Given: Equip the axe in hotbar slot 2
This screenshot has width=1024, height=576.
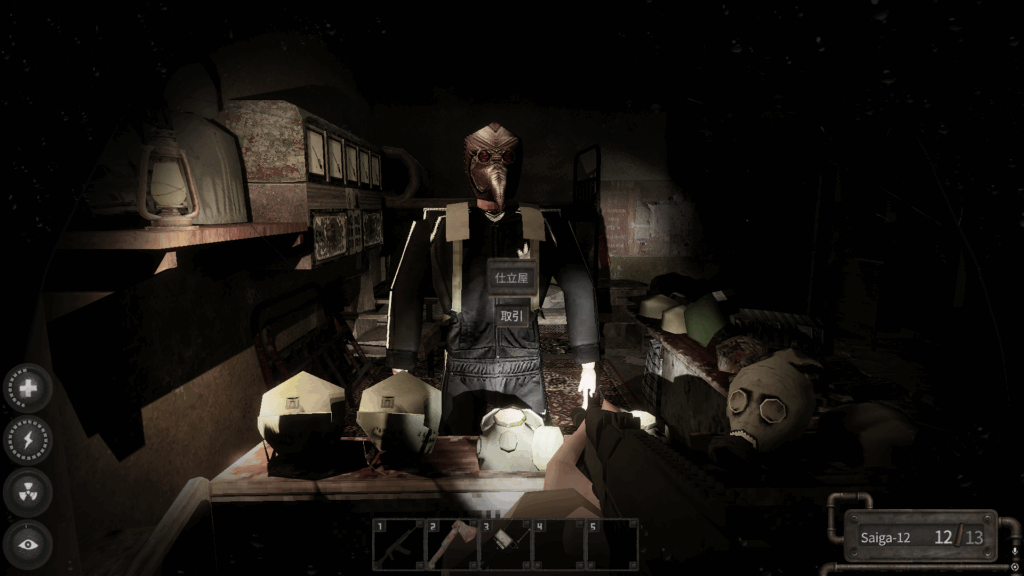Looking at the screenshot, I should (x=452, y=545).
